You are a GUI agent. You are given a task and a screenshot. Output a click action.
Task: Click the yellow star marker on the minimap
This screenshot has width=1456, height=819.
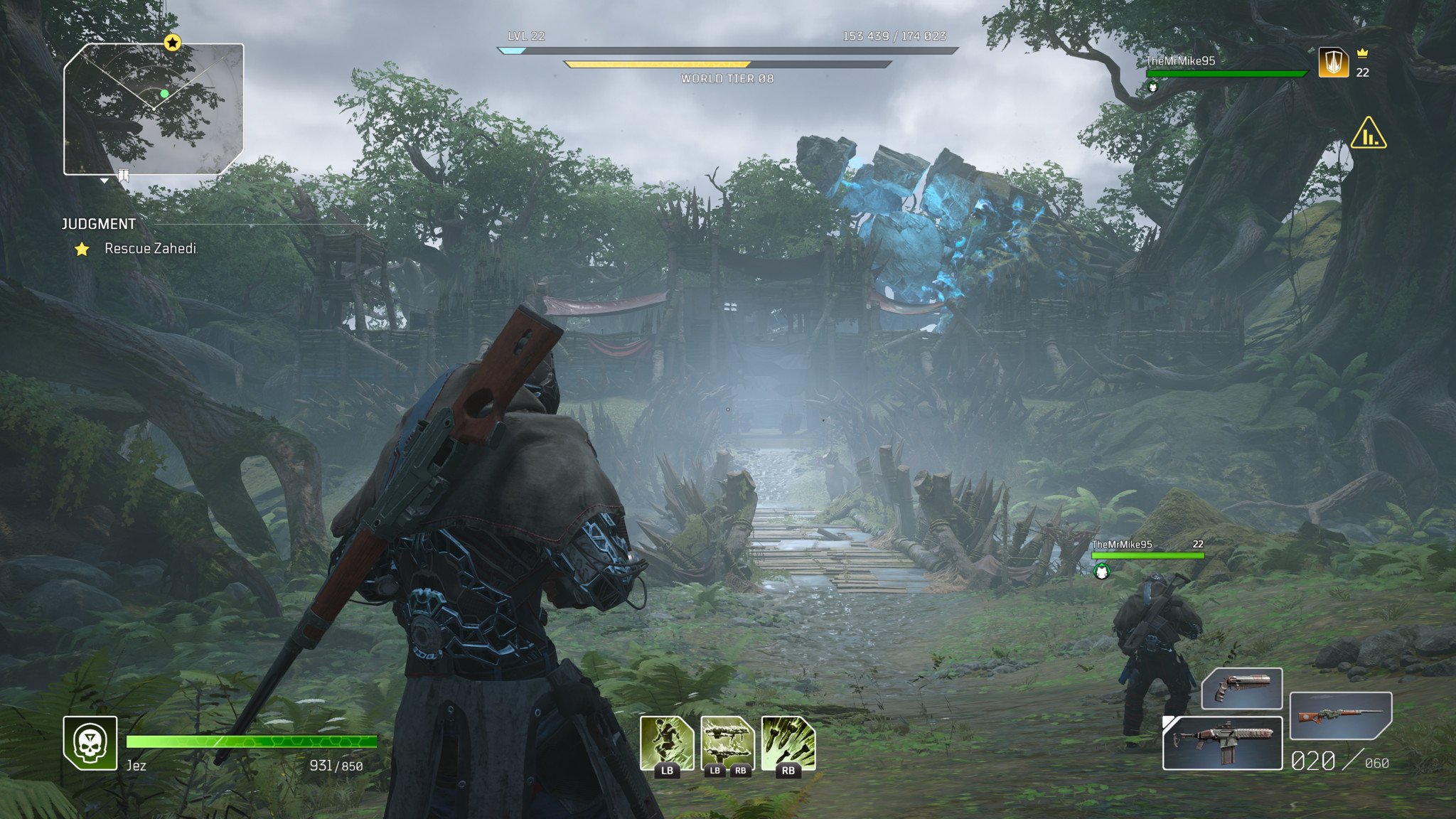[172, 43]
